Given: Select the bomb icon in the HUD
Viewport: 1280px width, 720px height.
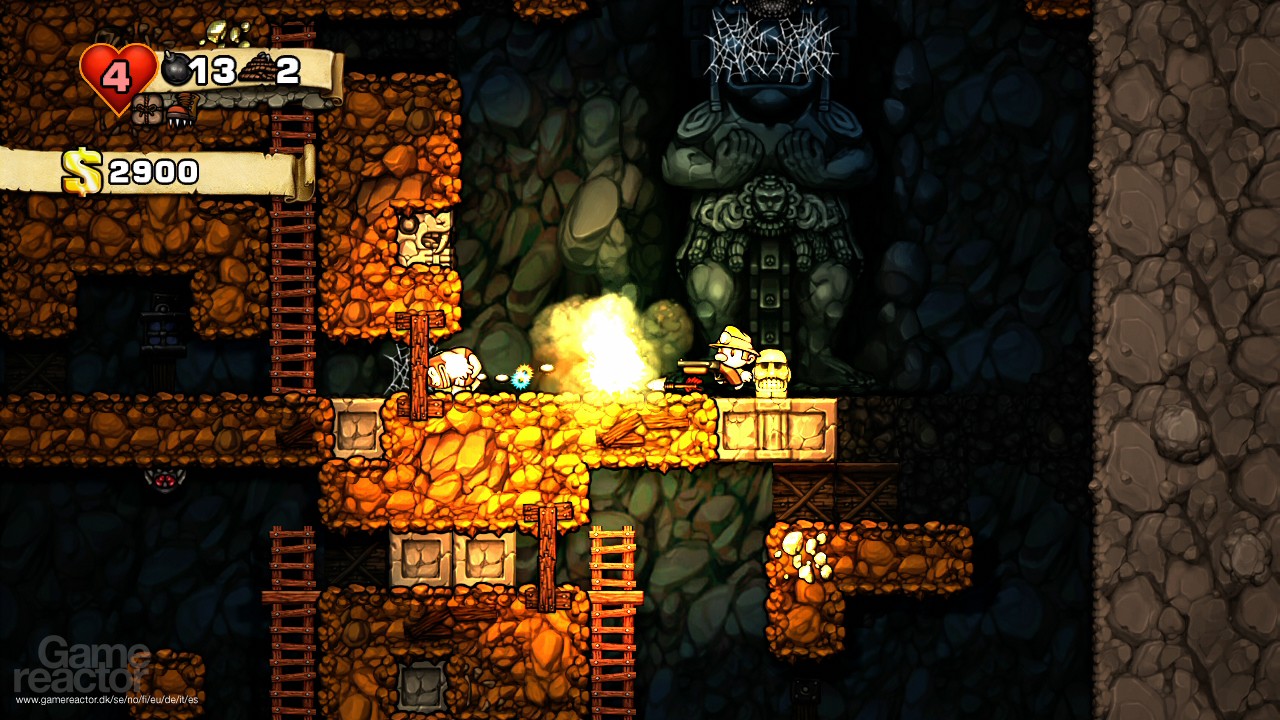Looking at the screenshot, I should click(x=176, y=68).
